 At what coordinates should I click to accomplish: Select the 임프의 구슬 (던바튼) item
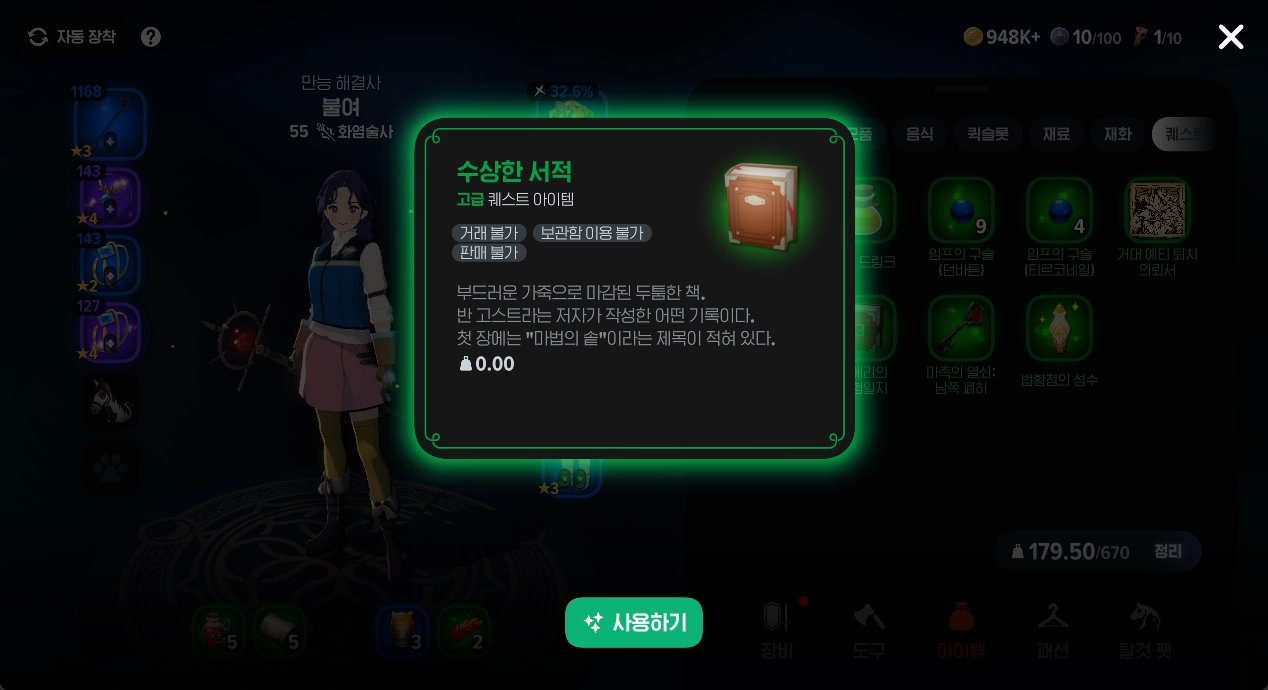960,210
